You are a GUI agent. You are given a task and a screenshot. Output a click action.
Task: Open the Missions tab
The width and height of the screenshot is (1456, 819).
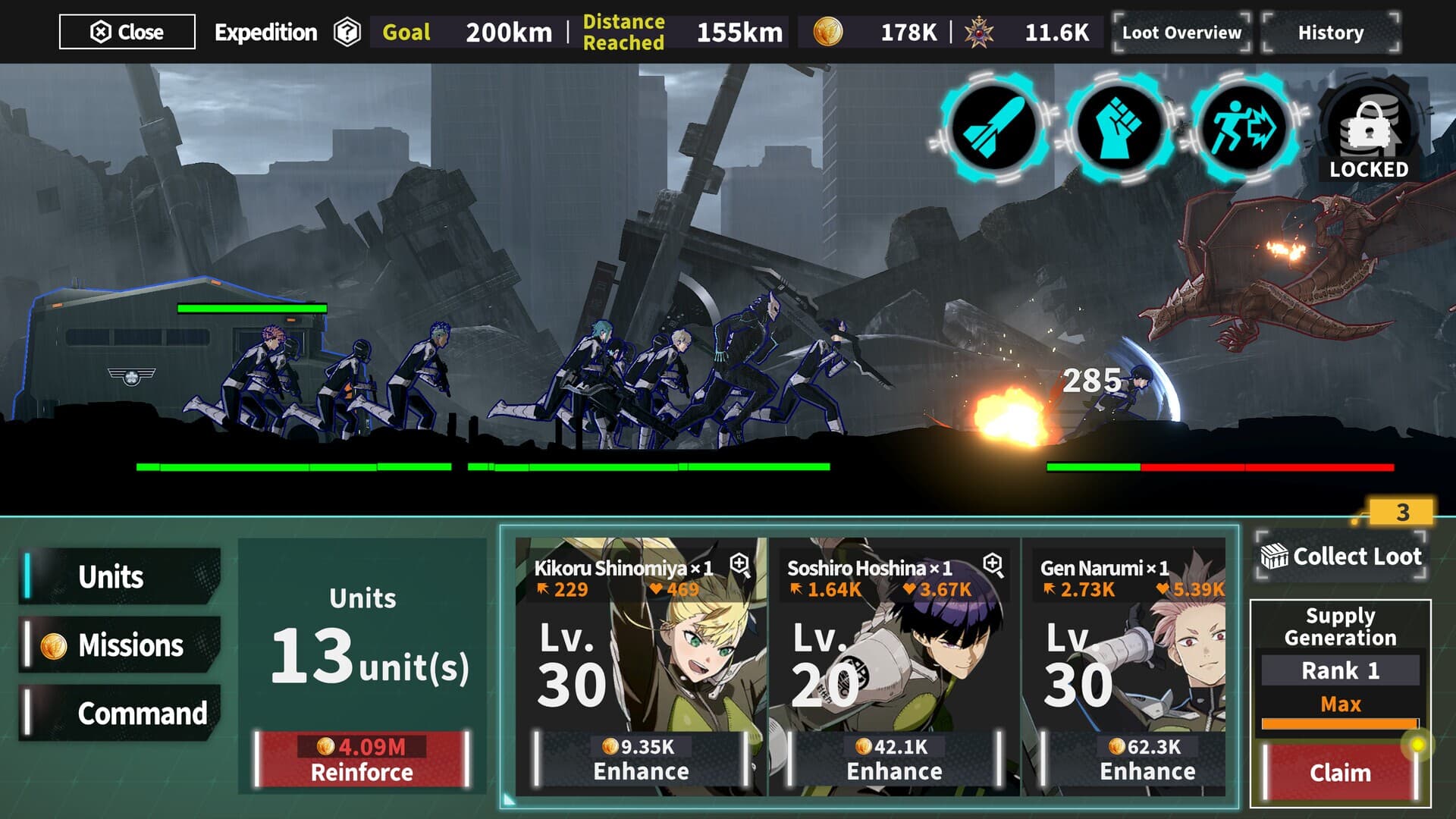(118, 646)
